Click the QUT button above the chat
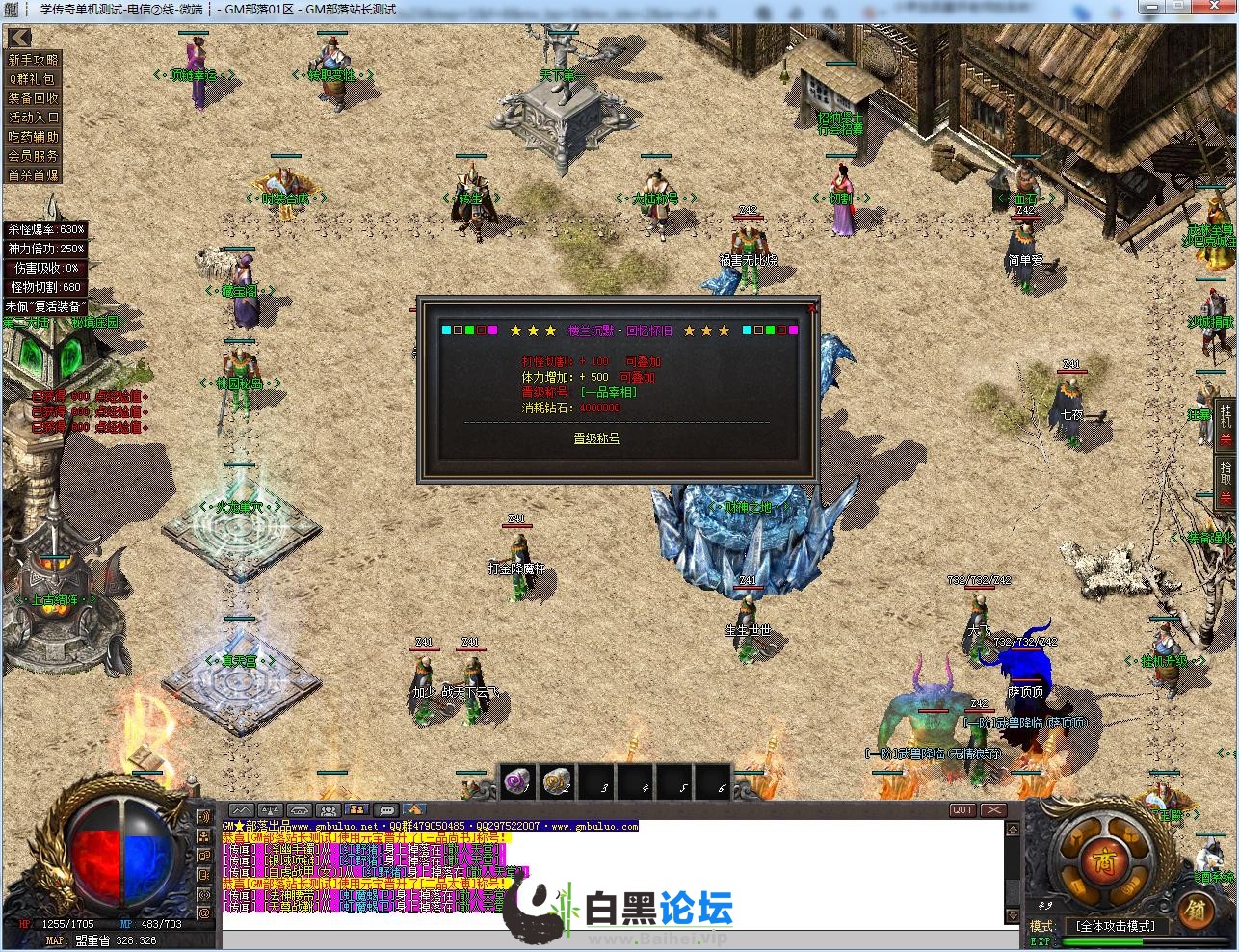 pyautogui.click(x=962, y=810)
